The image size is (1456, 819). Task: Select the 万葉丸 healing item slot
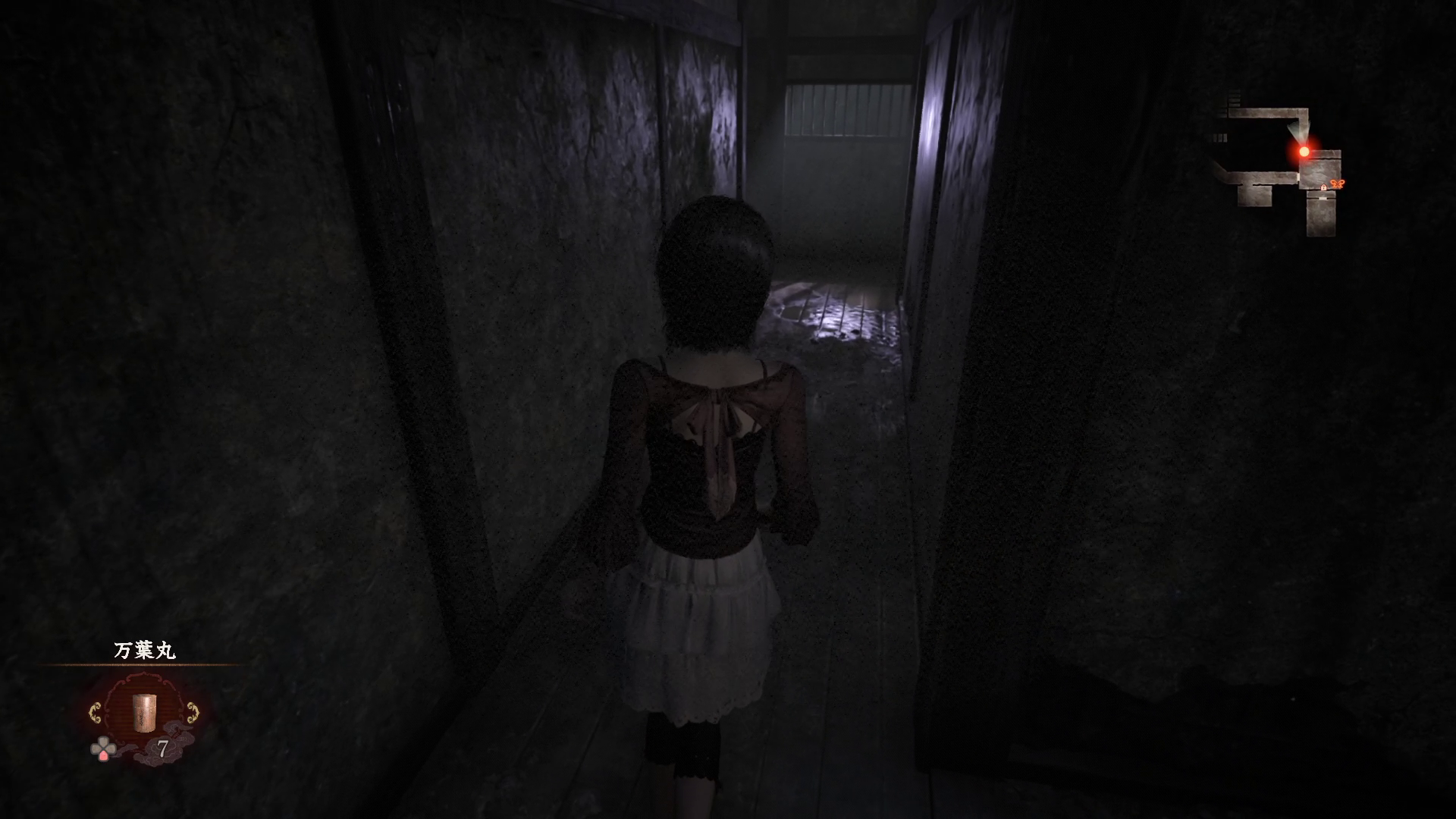click(144, 713)
